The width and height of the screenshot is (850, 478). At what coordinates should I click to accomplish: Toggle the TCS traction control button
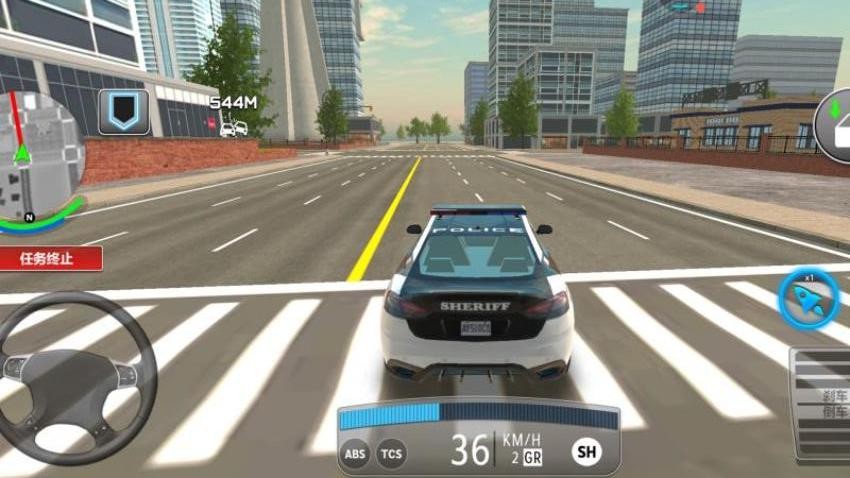click(392, 454)
